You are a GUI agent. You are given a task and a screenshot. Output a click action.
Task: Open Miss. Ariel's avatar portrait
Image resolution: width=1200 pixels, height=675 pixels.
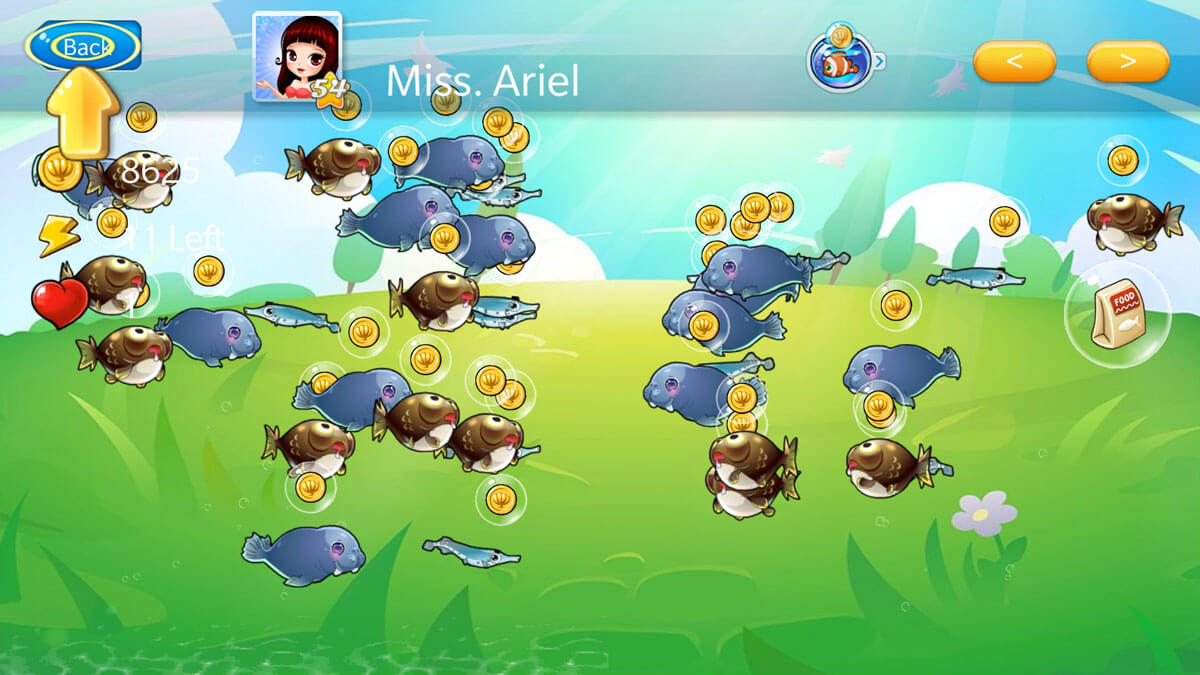tap(296, 56)
